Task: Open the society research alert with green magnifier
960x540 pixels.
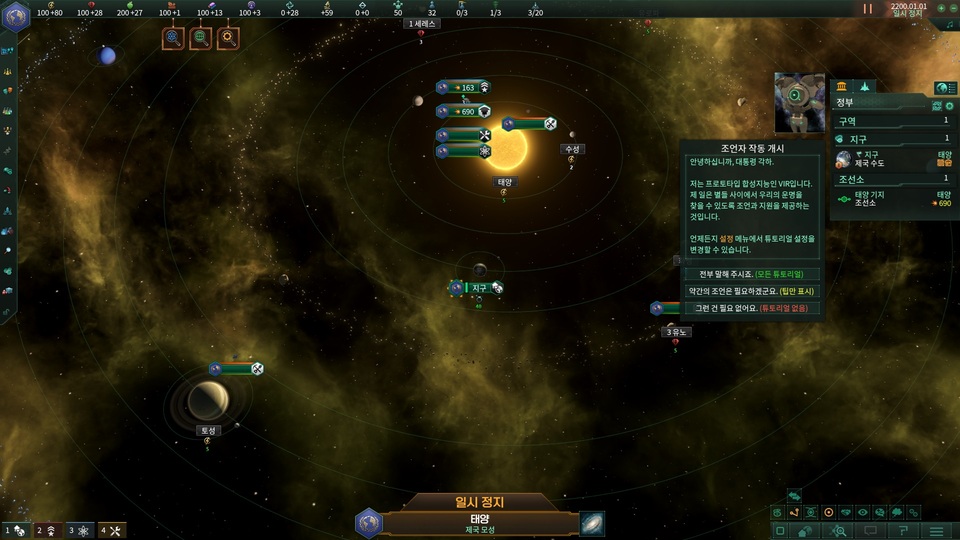Action: pyautogui.click(x=201, y=39)
